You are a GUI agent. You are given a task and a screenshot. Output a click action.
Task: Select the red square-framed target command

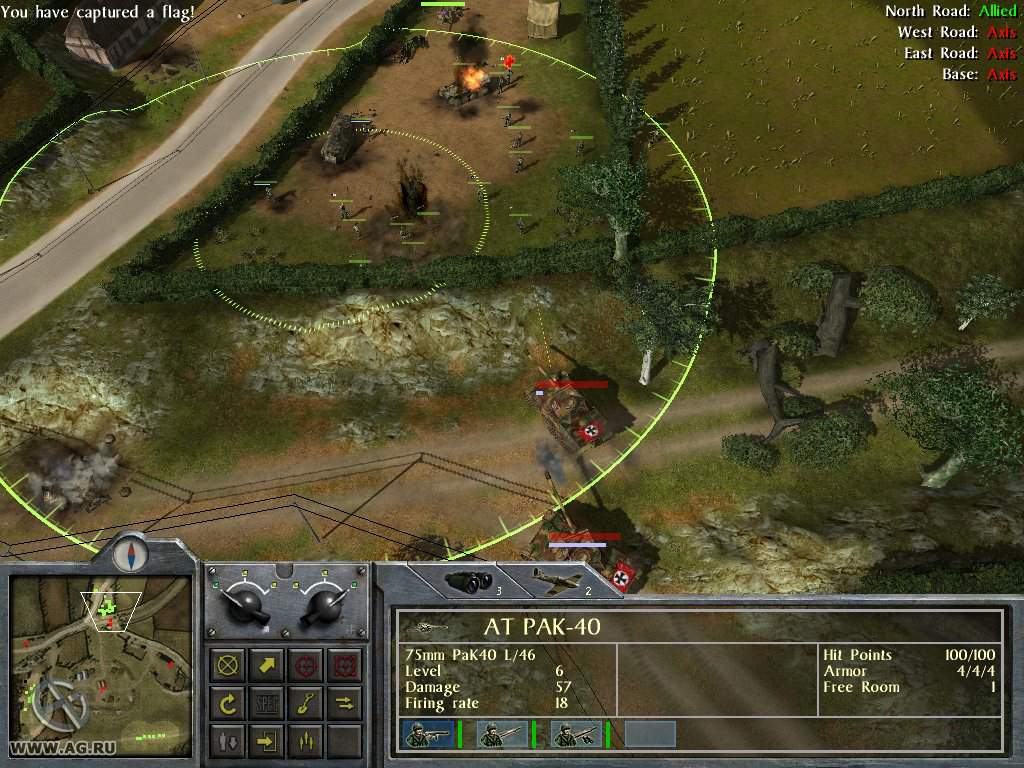343,665
